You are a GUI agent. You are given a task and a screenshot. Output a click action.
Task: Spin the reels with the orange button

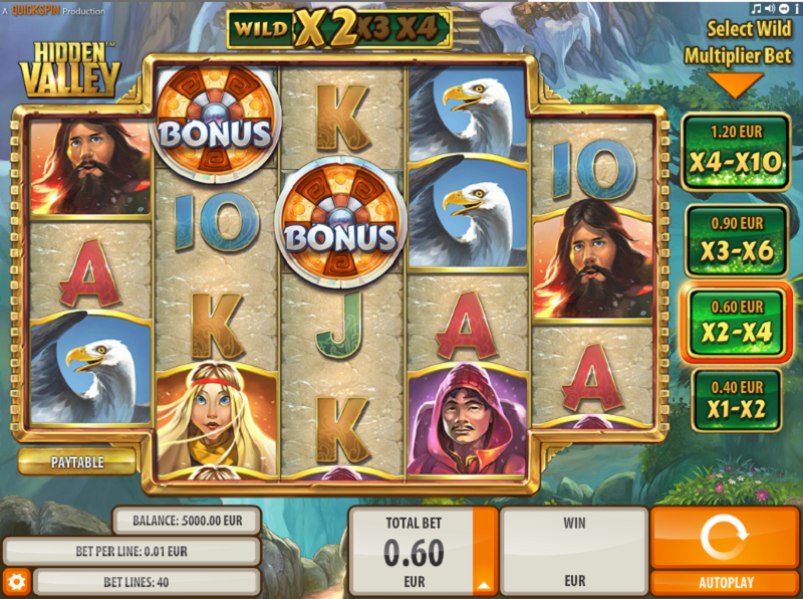[x=724, y=538]
